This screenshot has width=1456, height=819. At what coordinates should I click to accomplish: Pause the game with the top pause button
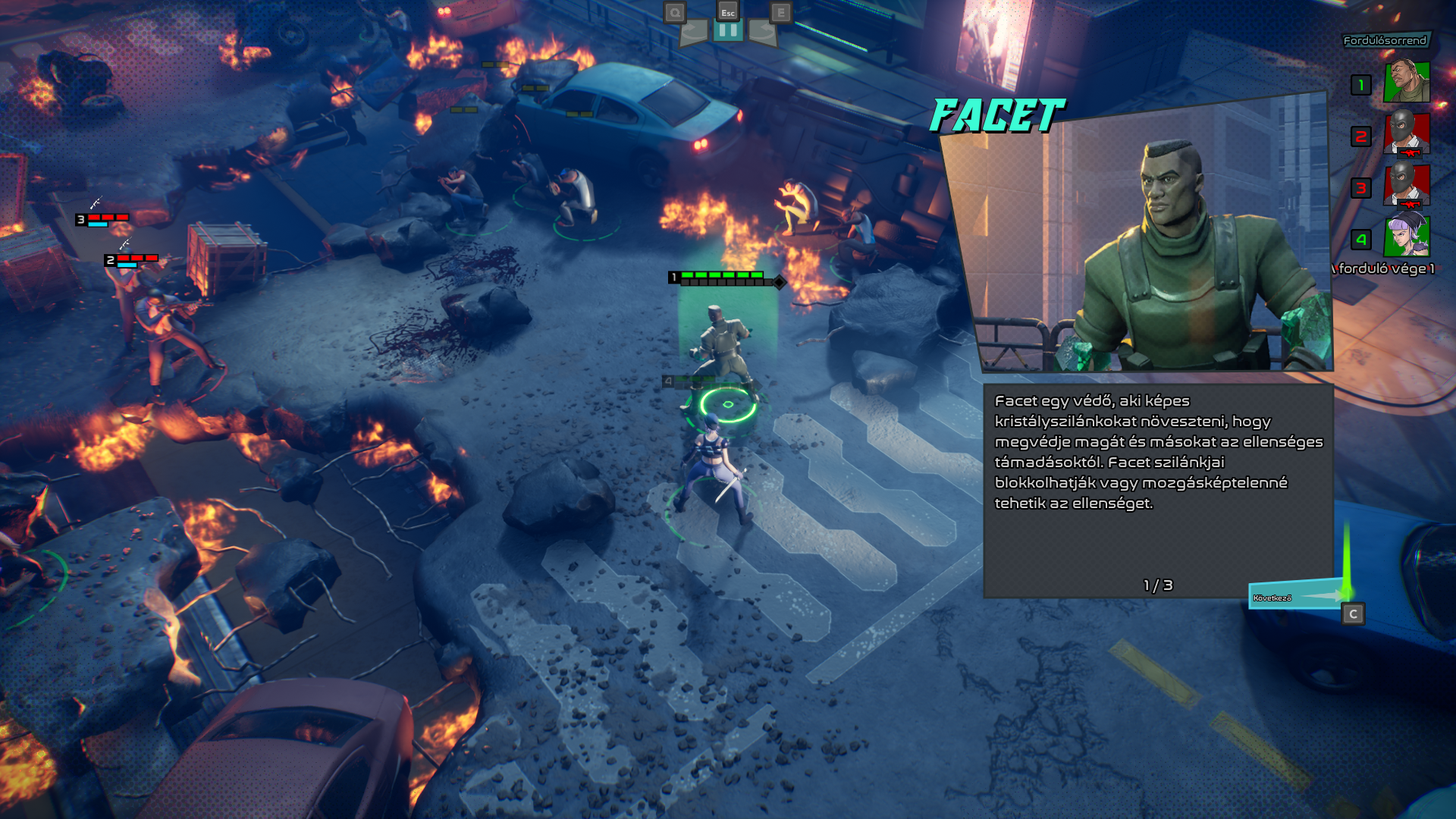coord(727,30)
